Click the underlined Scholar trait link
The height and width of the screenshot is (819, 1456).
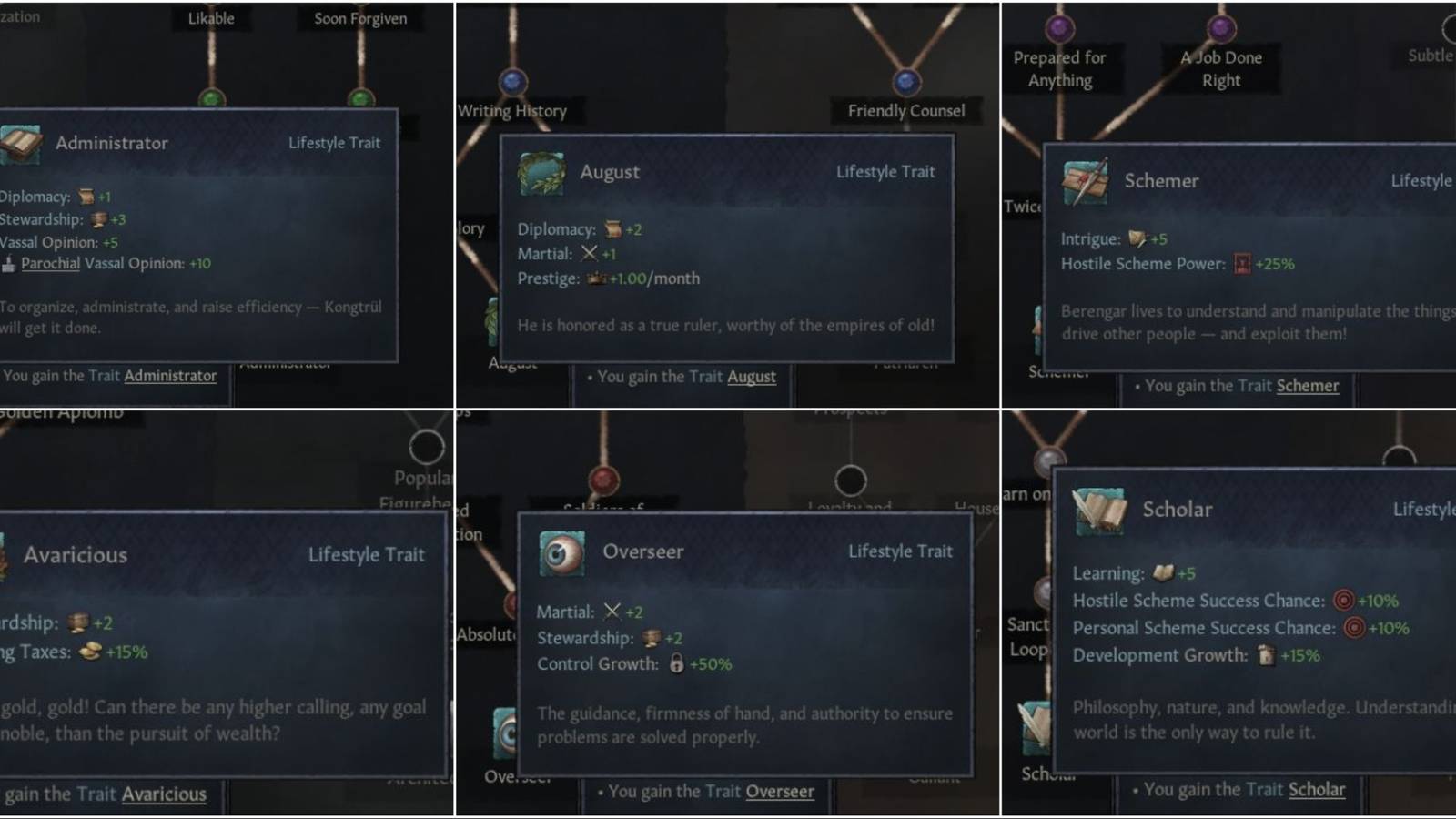point(1317,789)
